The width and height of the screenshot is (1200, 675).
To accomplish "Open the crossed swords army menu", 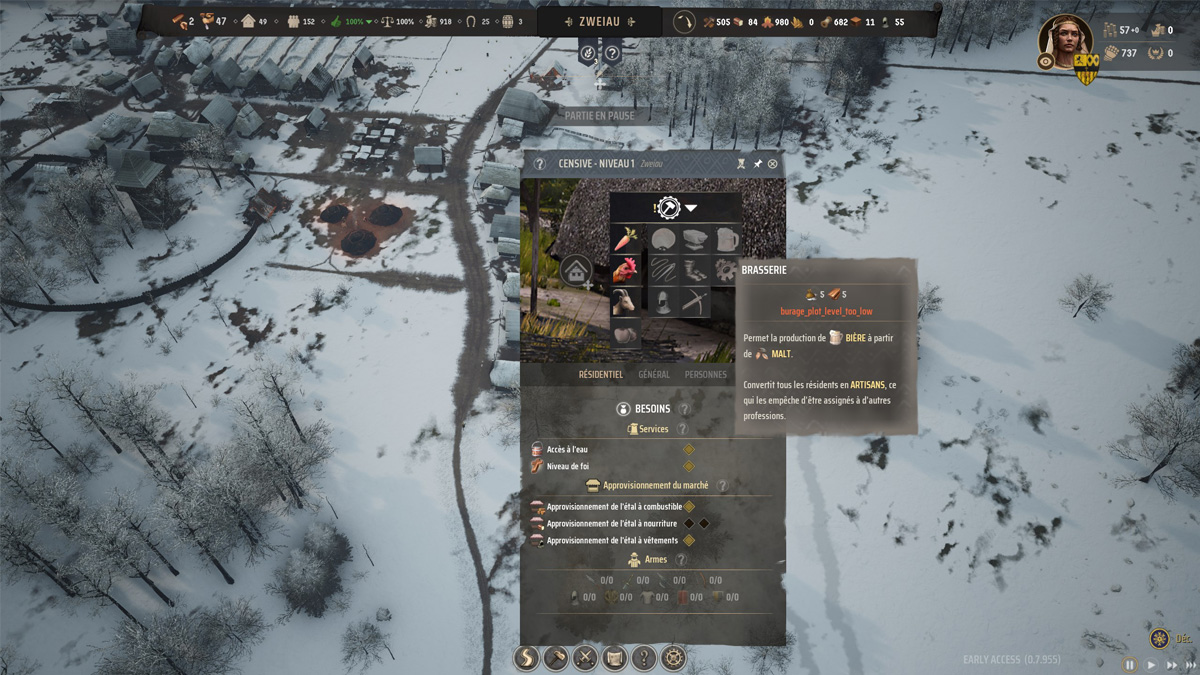I will point(585,658).
